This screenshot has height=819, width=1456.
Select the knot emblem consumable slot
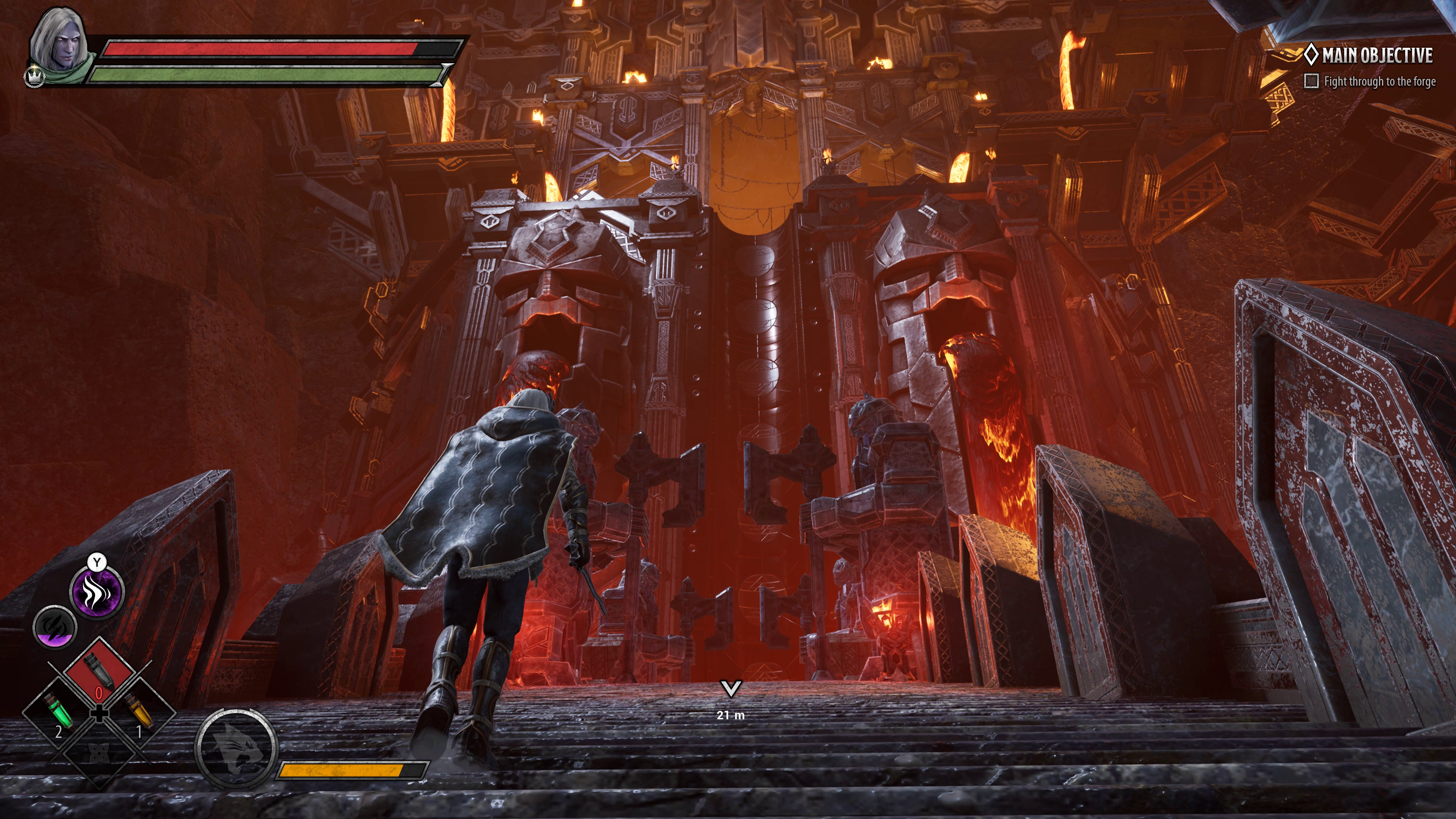click(x=99, y=753)
